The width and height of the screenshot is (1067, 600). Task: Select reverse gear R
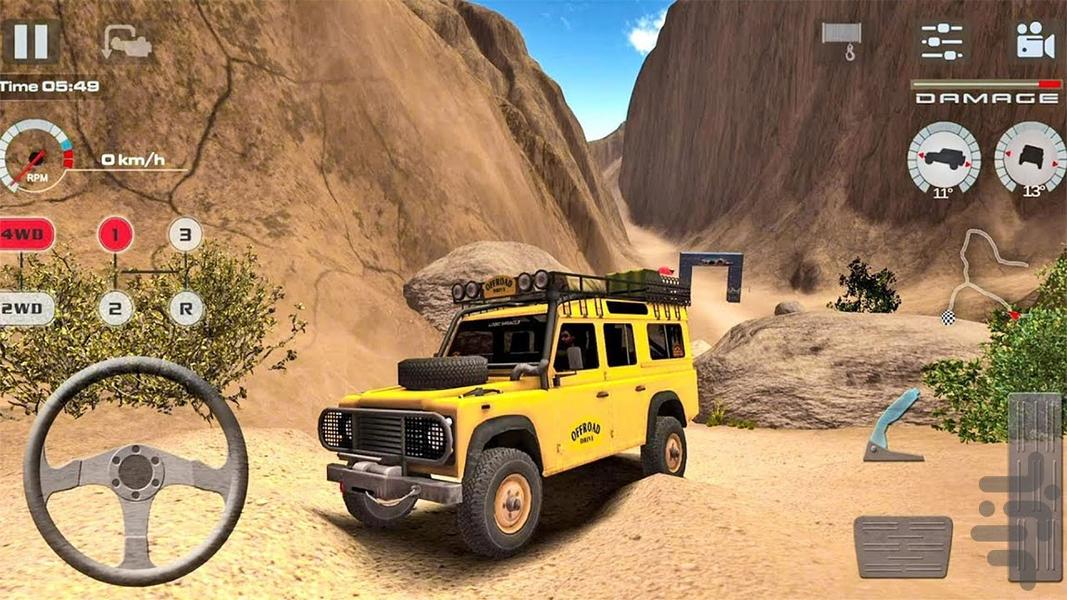[184, 308]
